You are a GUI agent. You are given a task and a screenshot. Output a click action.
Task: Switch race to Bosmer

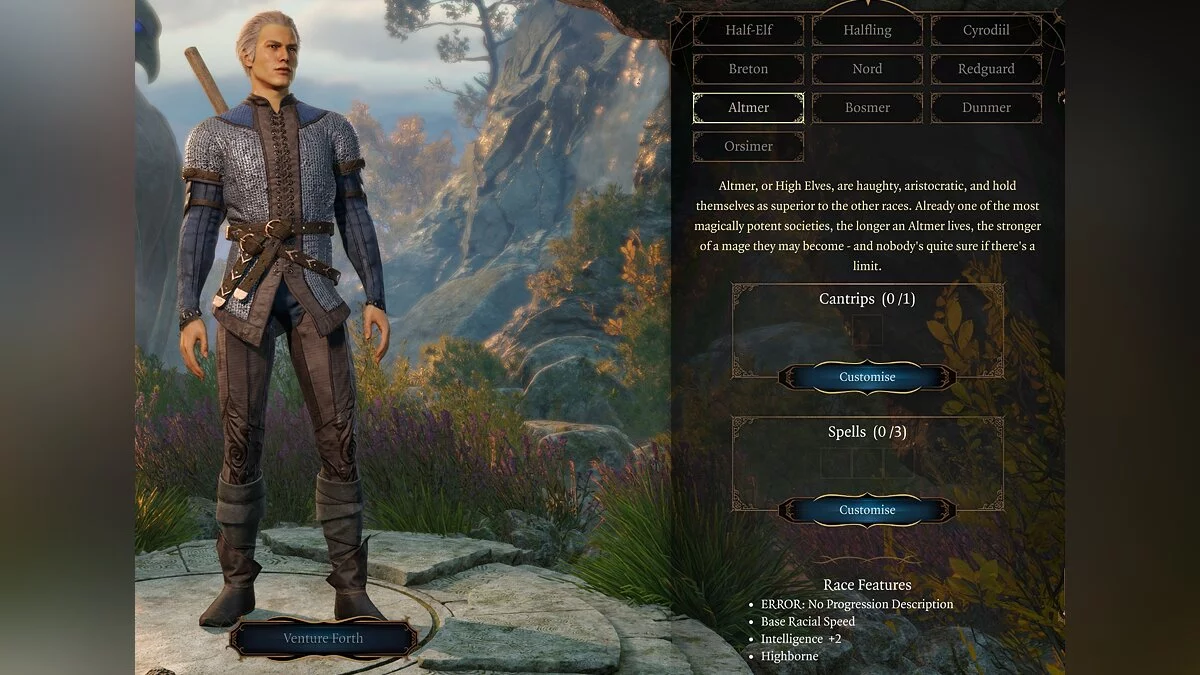[867, 108]
